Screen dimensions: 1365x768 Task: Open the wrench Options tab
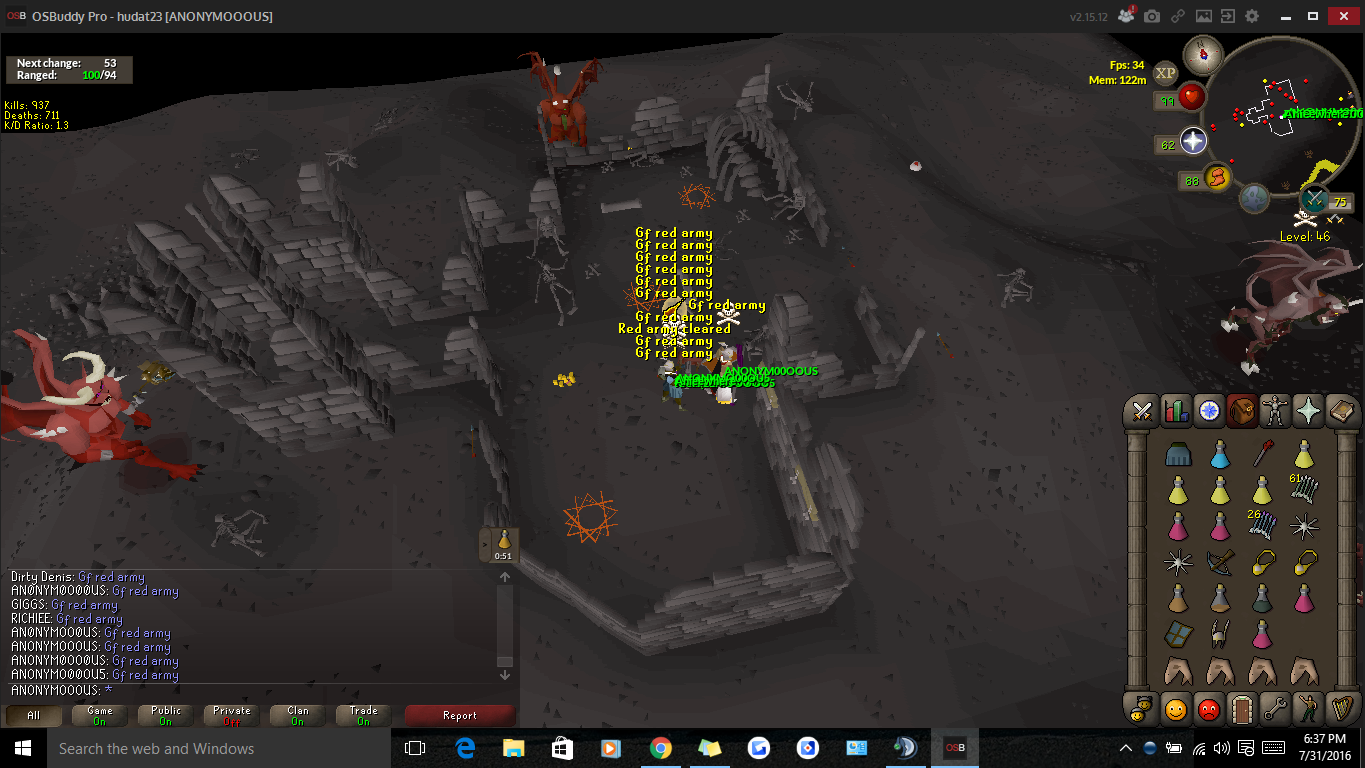pyautogui.click(x=1275, y=709)
